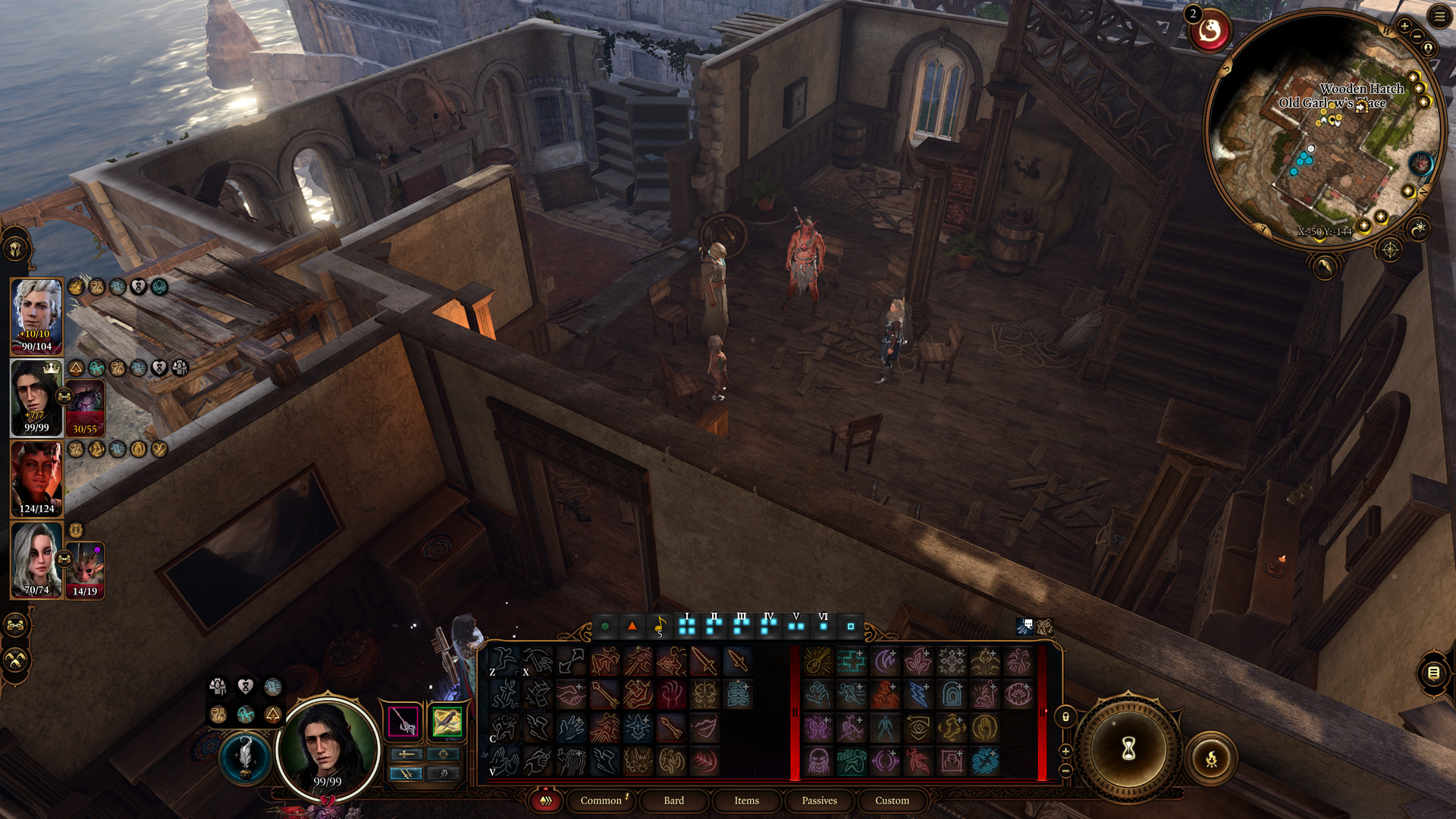Zoom out the minimap with minus button

[1417, 36]
